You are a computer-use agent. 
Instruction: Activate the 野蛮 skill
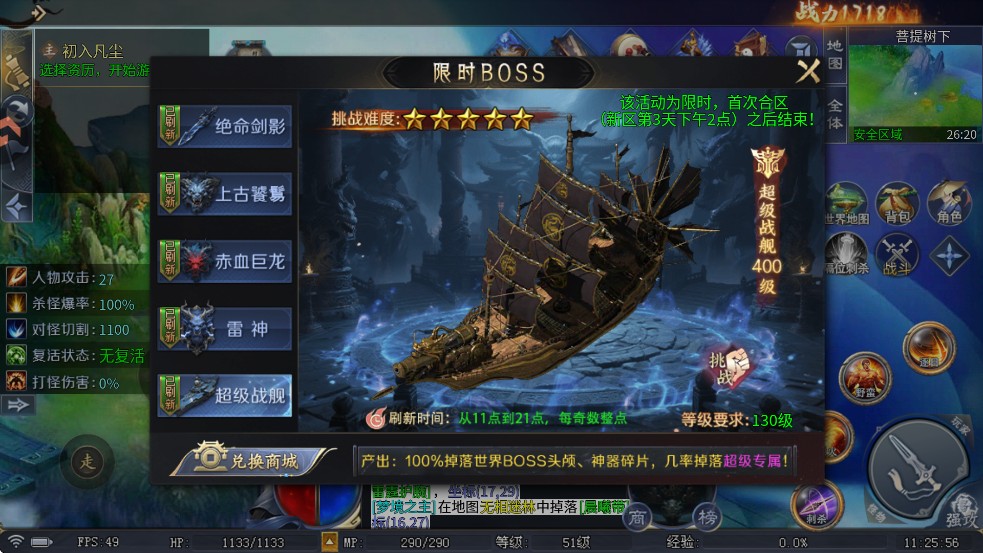[x=865, y=377]
